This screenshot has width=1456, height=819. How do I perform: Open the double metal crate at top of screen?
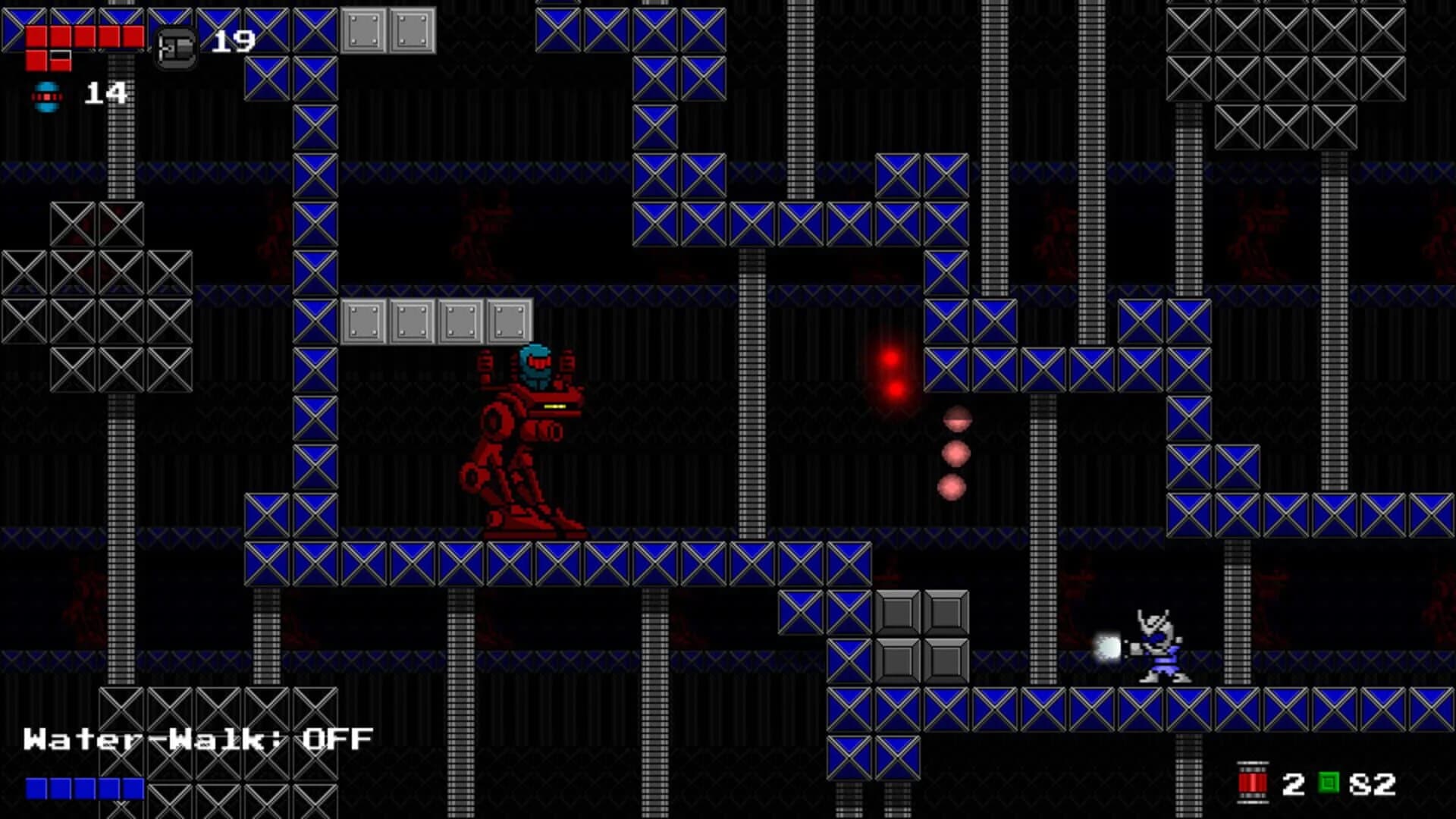388,30
